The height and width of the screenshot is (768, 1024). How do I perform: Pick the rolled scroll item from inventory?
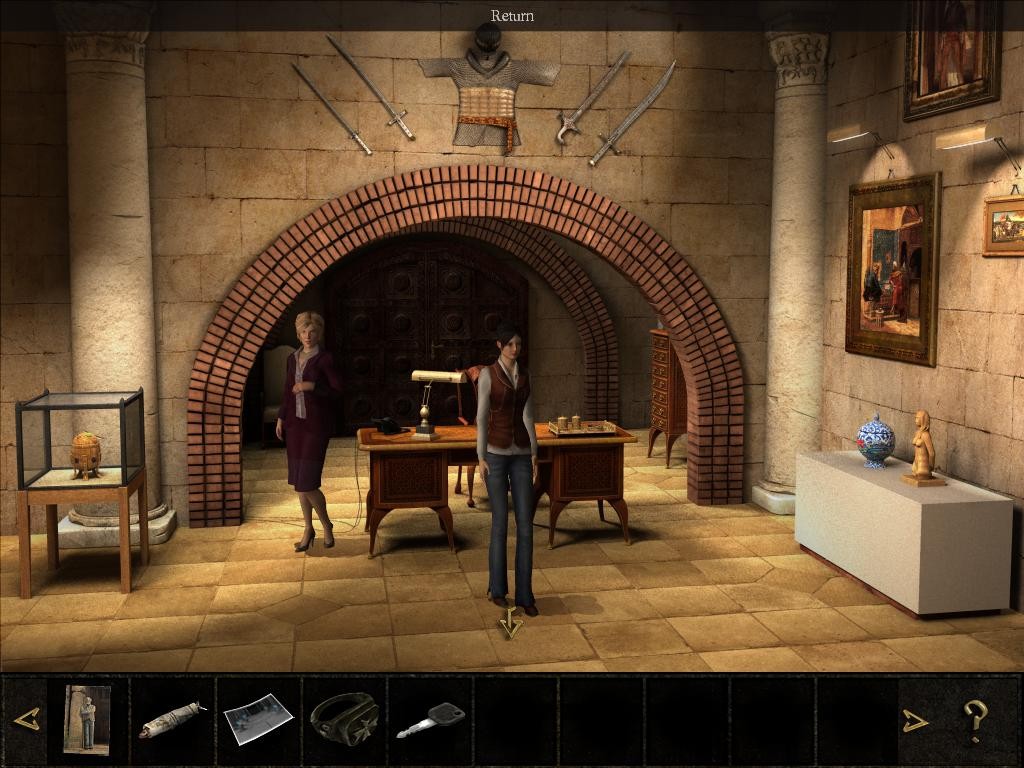pos(171,720)
